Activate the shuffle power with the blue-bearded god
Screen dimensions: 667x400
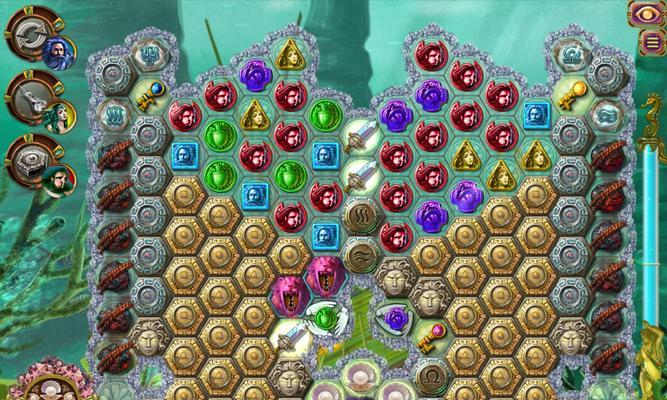28,39
